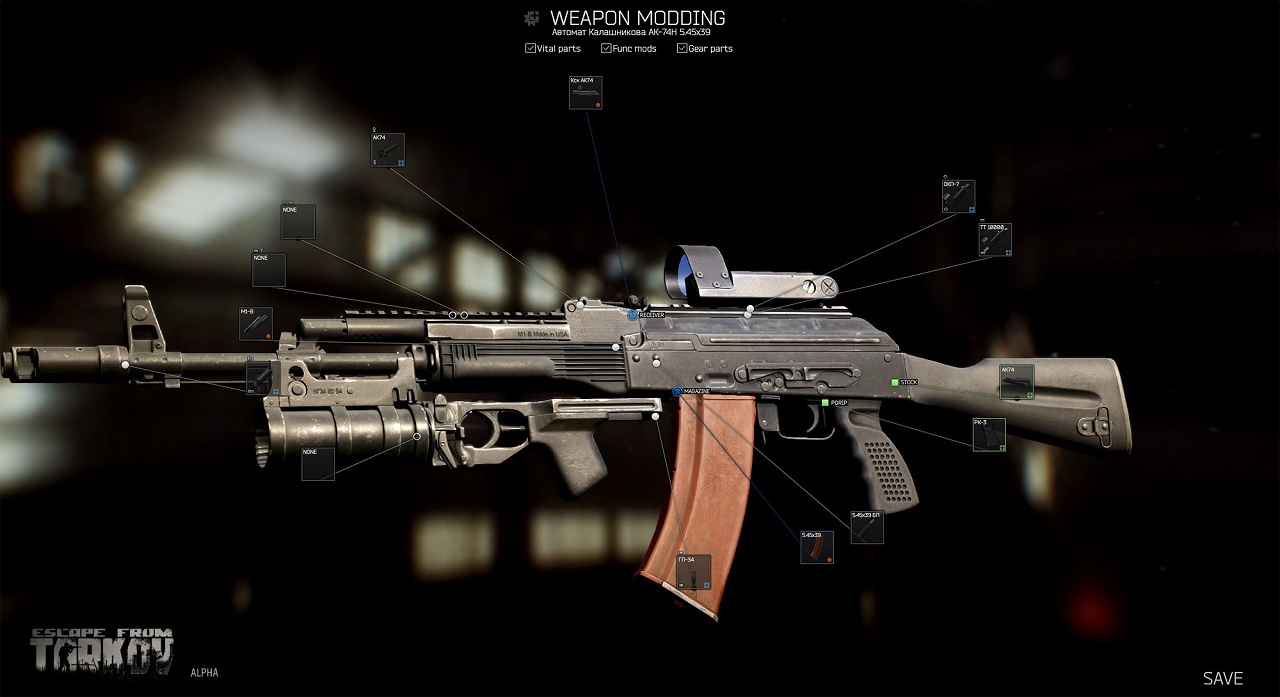Click the STOCK node marker
1280x697 pixels.
(895, 382)
